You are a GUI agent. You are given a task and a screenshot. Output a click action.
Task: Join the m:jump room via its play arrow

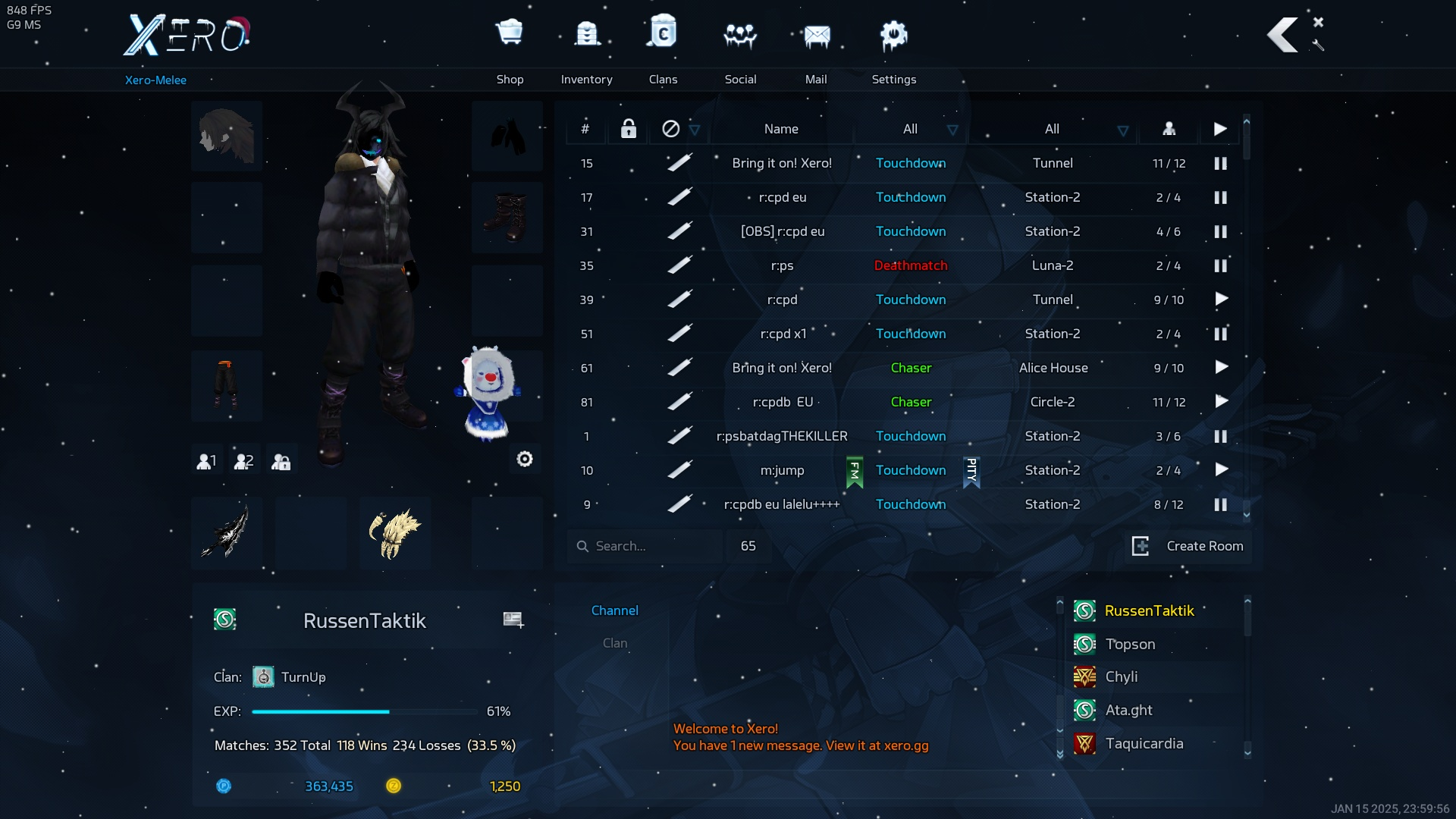point(1221,470)
